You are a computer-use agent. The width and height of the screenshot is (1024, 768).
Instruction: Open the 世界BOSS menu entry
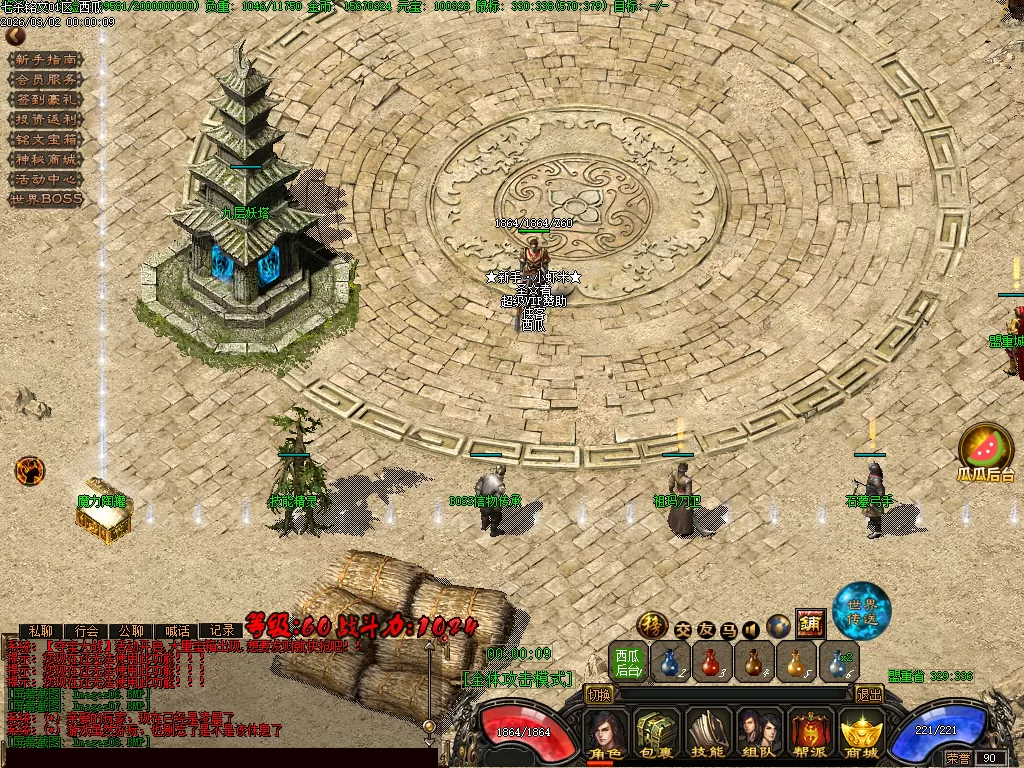(x=45, y=199)
